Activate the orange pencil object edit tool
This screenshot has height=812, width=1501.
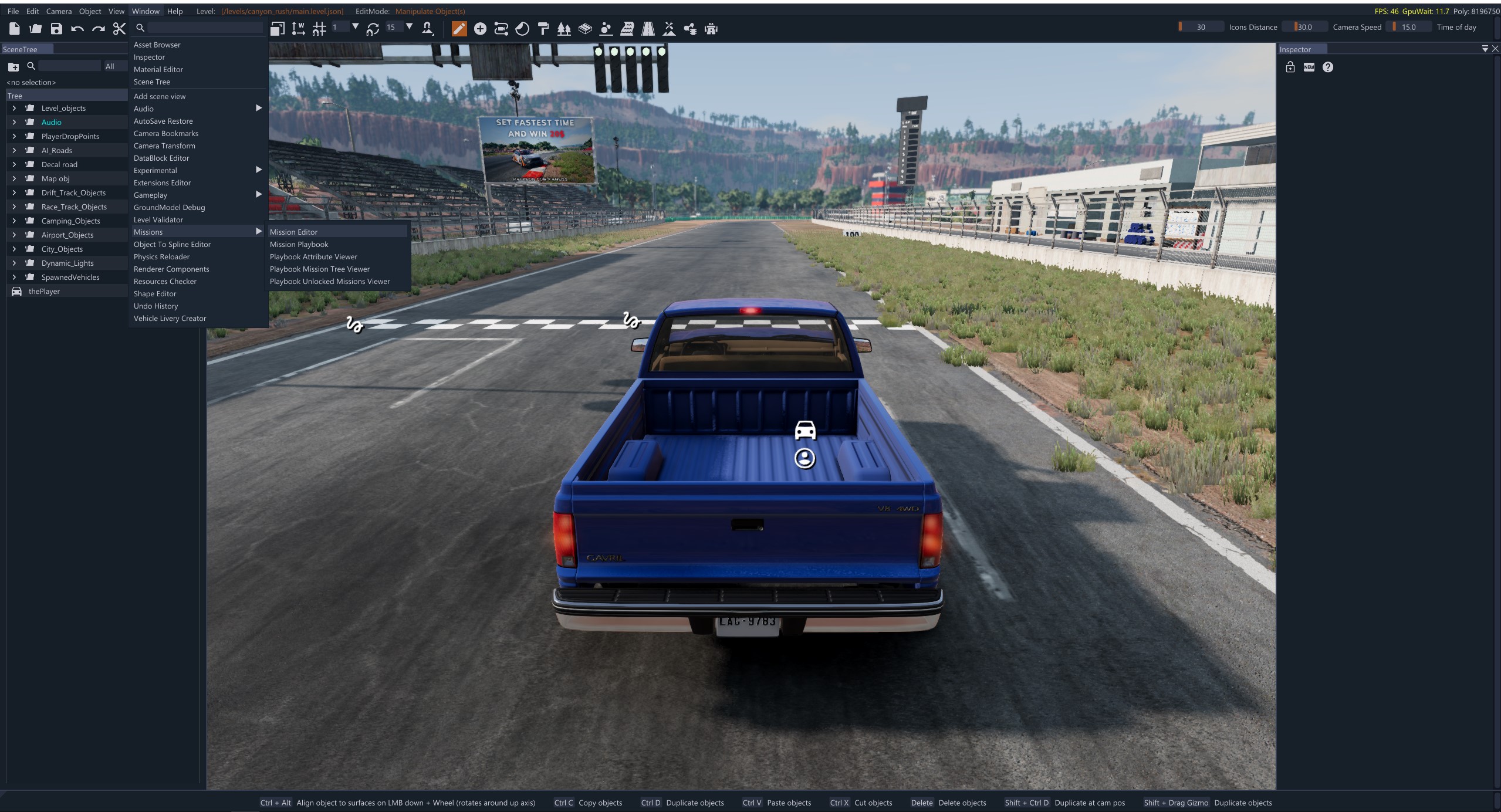point(459,29)
